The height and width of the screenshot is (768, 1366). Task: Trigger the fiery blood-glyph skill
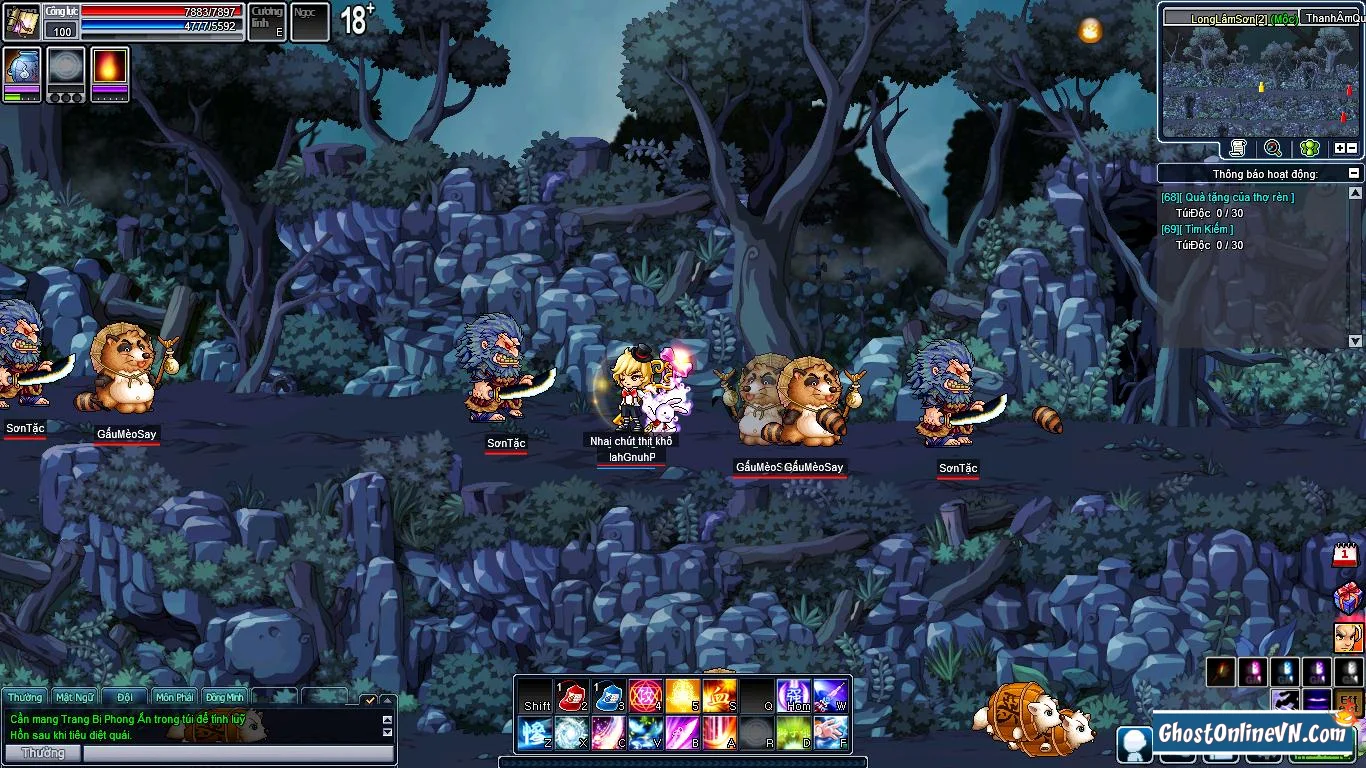719,695
